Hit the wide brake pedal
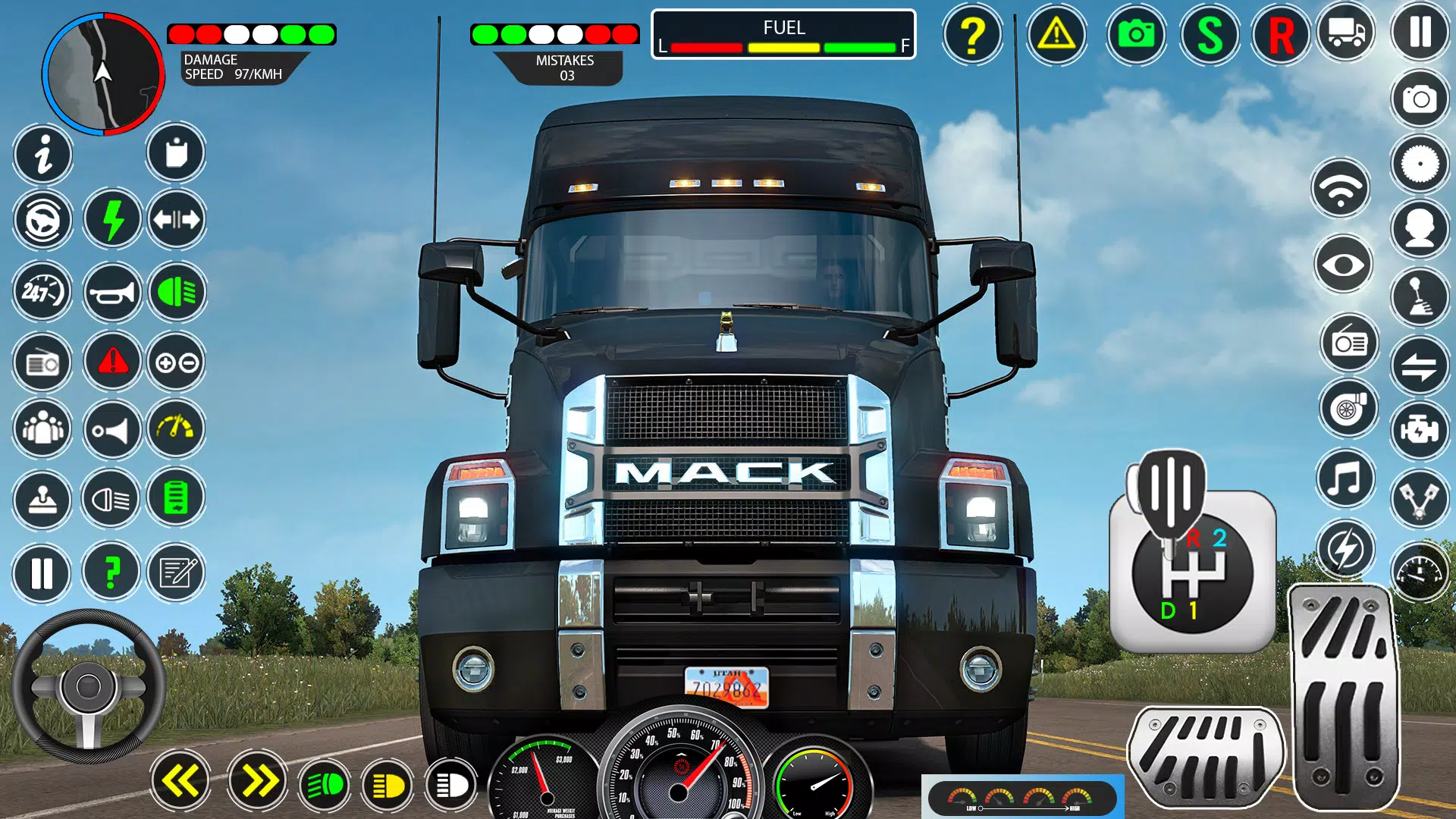The width and height of the screenshot is (1456, 819). (1206, 757)
